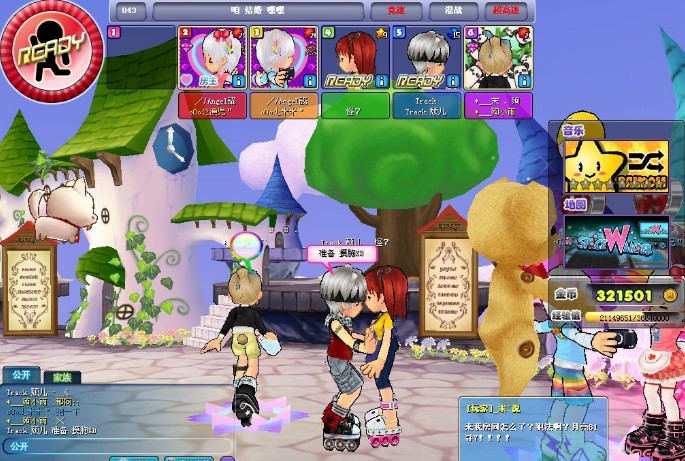Select the empty player slot 1

click(141, 58)
